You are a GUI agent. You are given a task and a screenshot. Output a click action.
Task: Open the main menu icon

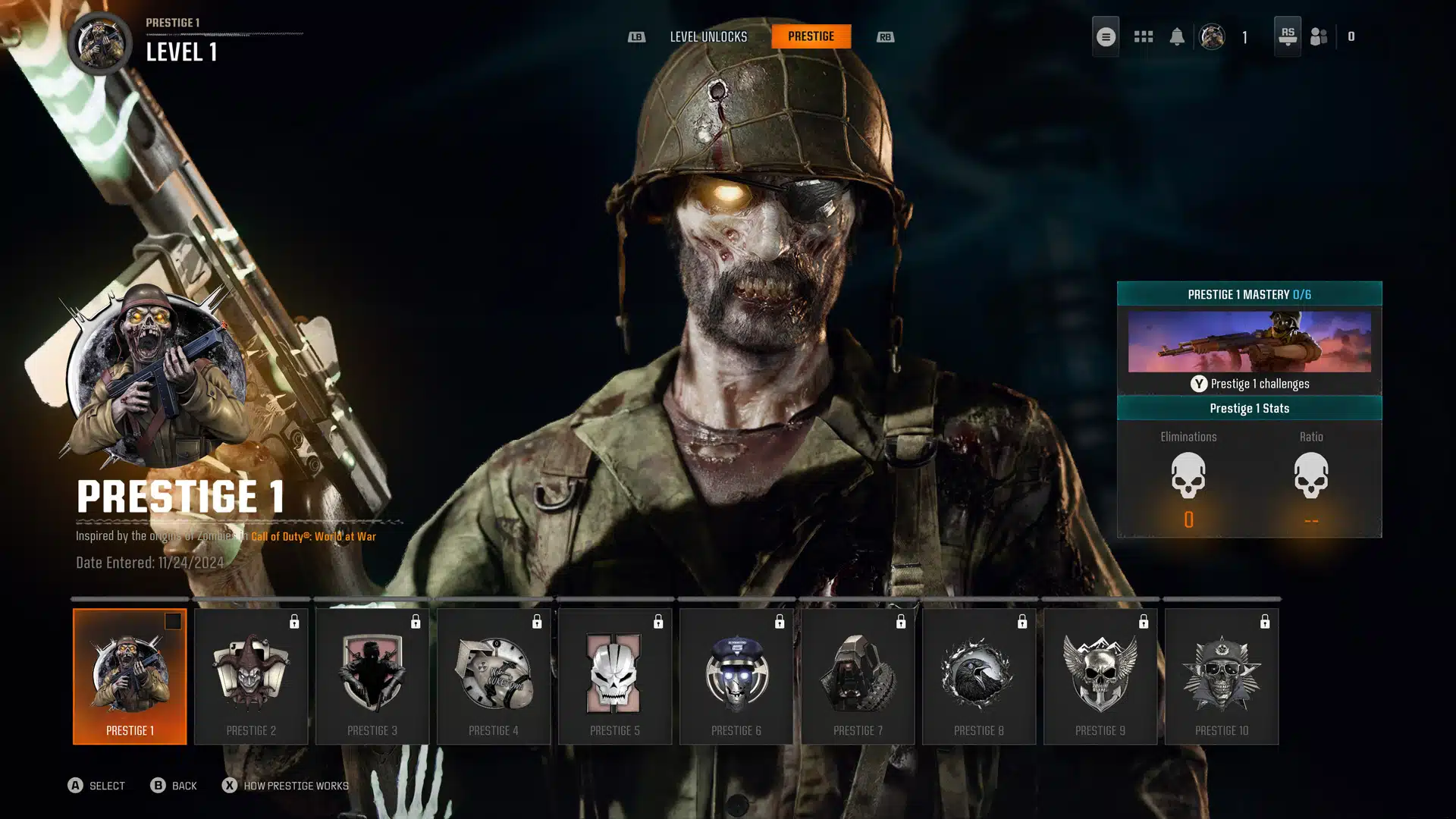tap(1105, 36)
